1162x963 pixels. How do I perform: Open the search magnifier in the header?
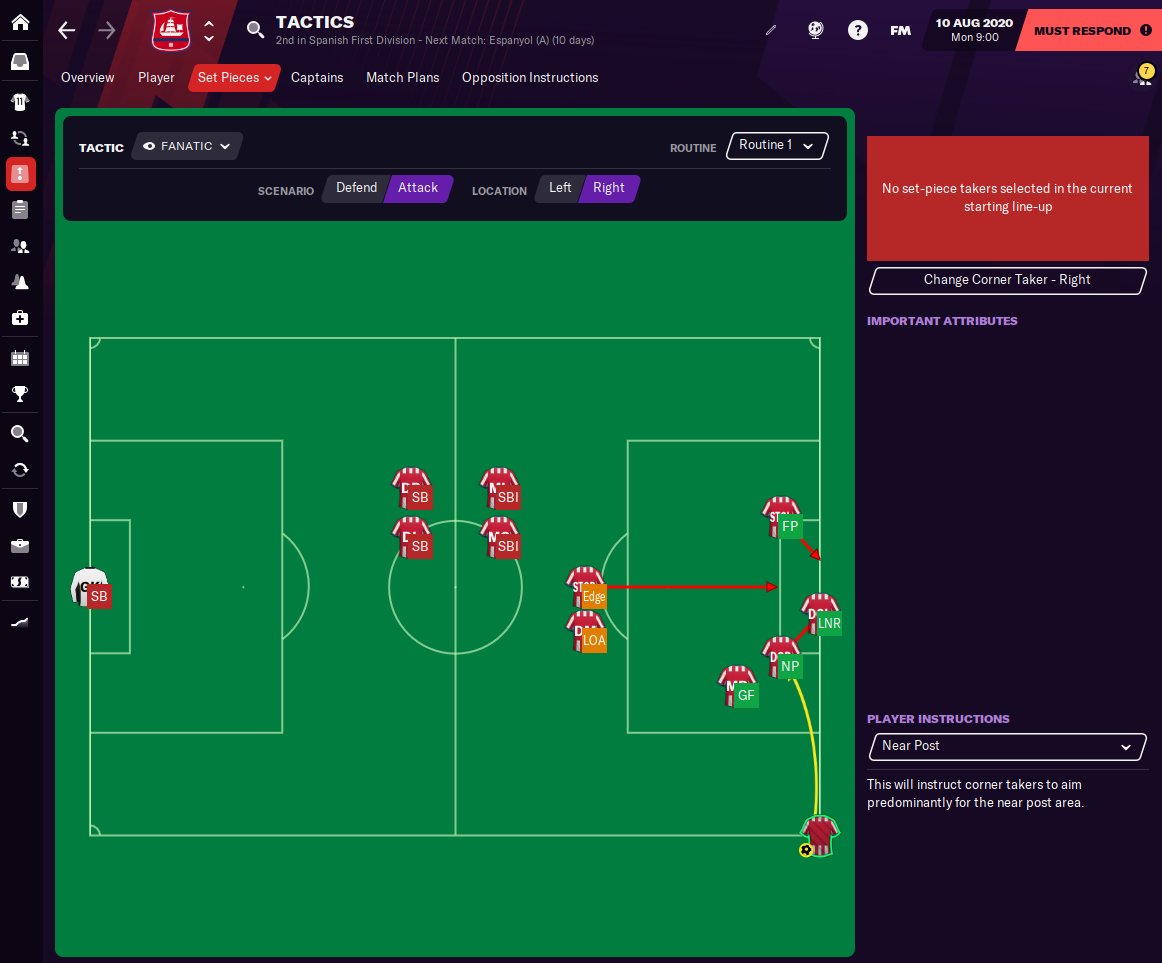tap(256, 29)
